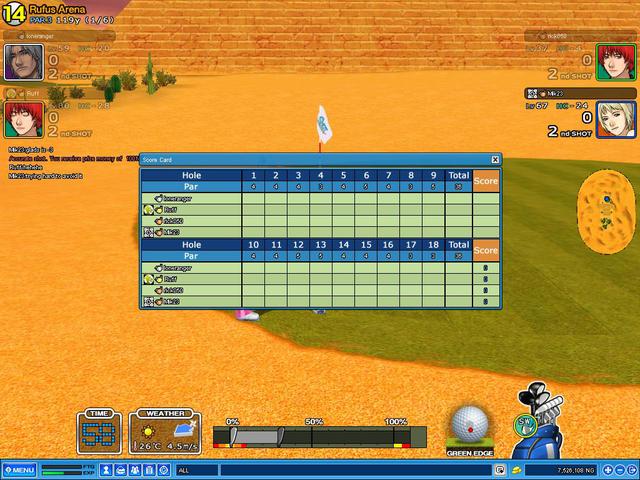The width and height of the screenshot is (640, 480).
Task: Select loneranger's player portrait
Action: click(x=21, y=62)
